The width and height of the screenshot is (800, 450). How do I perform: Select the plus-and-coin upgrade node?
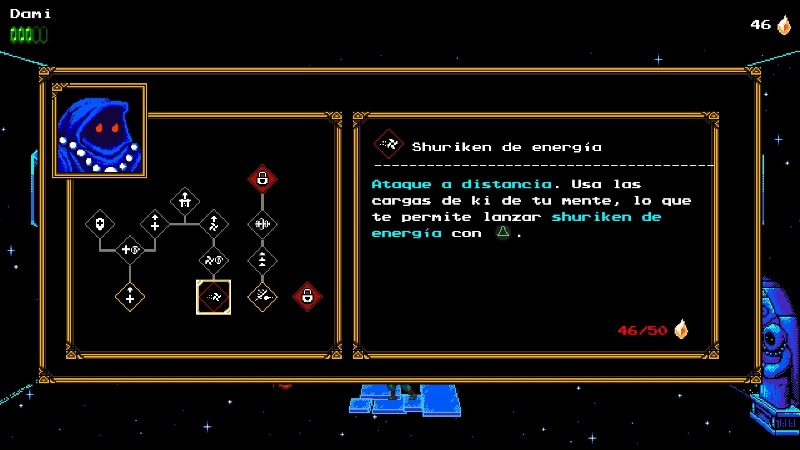[130, 249]
